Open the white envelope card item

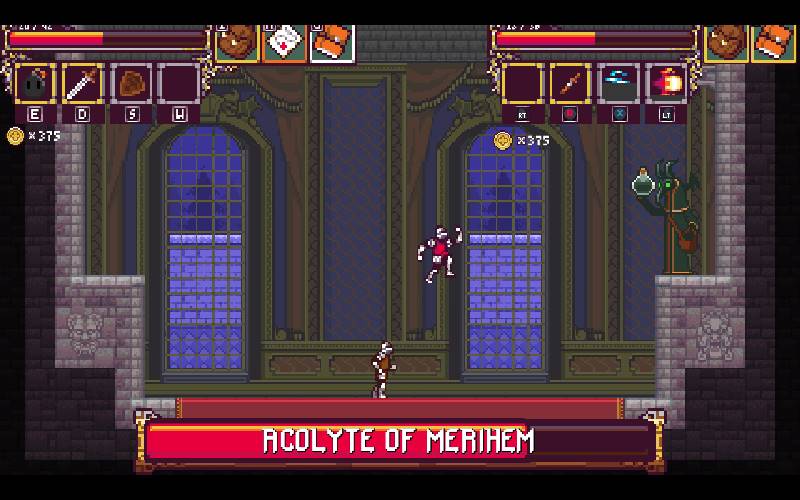285,42
